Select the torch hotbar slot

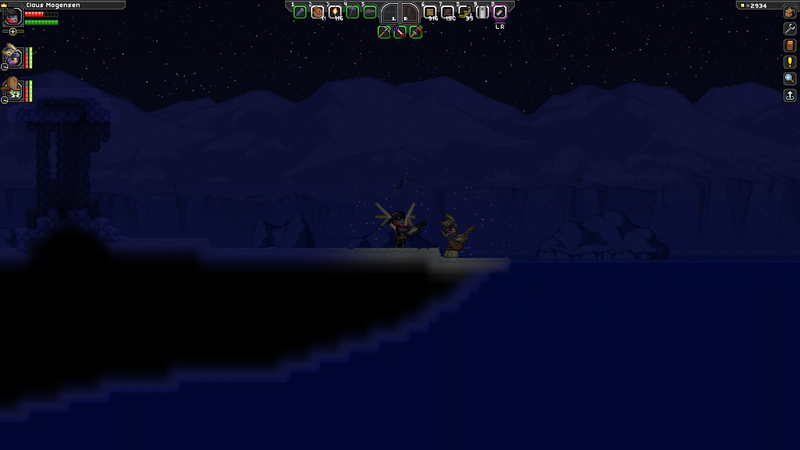click(x=335, y=12)
